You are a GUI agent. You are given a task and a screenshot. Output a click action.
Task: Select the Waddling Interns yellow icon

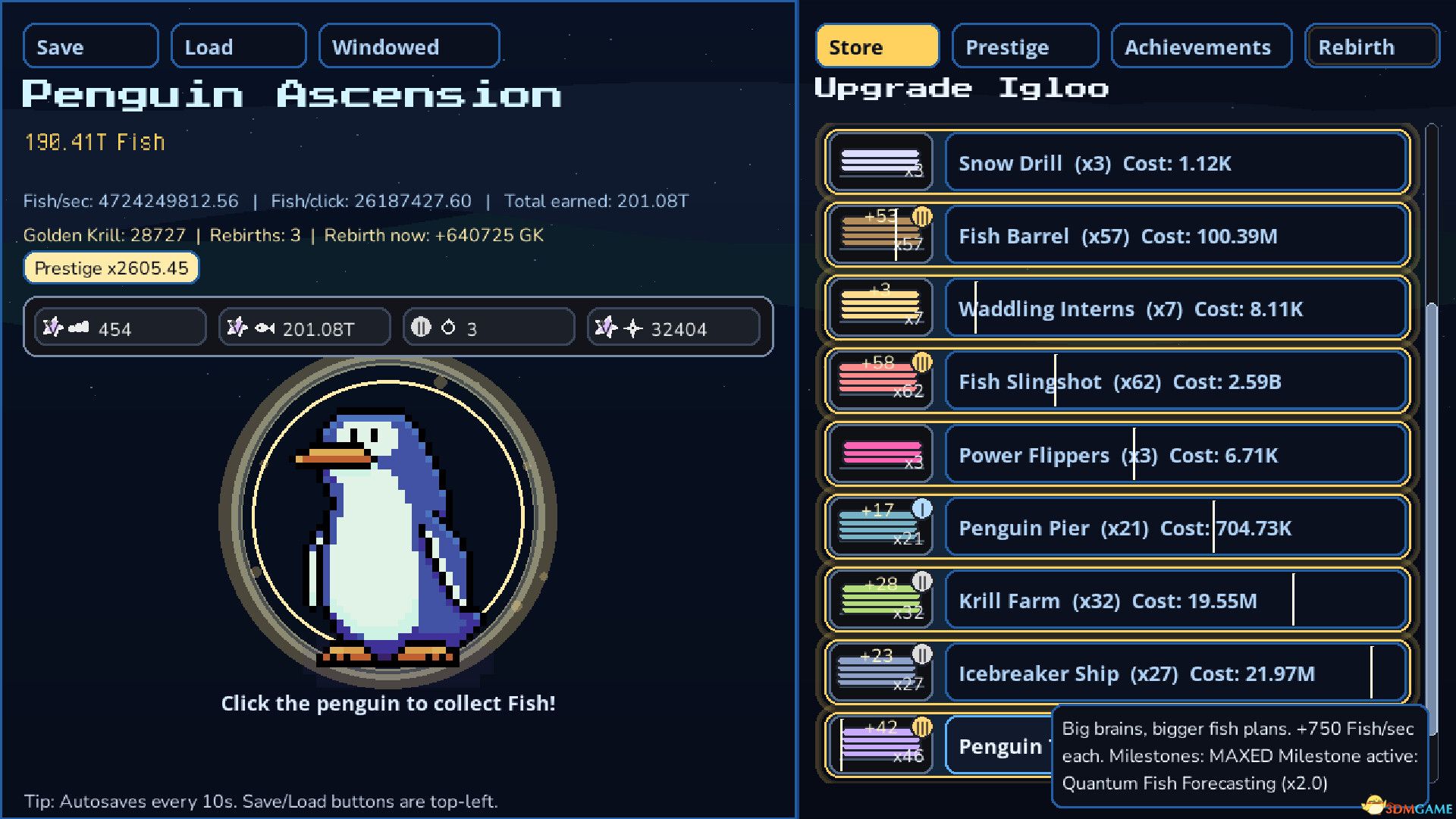pos(880,309)
